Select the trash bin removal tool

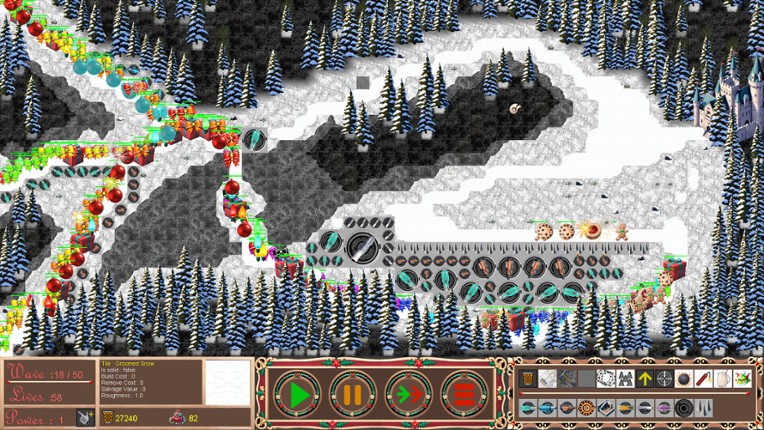coord(528,379)
